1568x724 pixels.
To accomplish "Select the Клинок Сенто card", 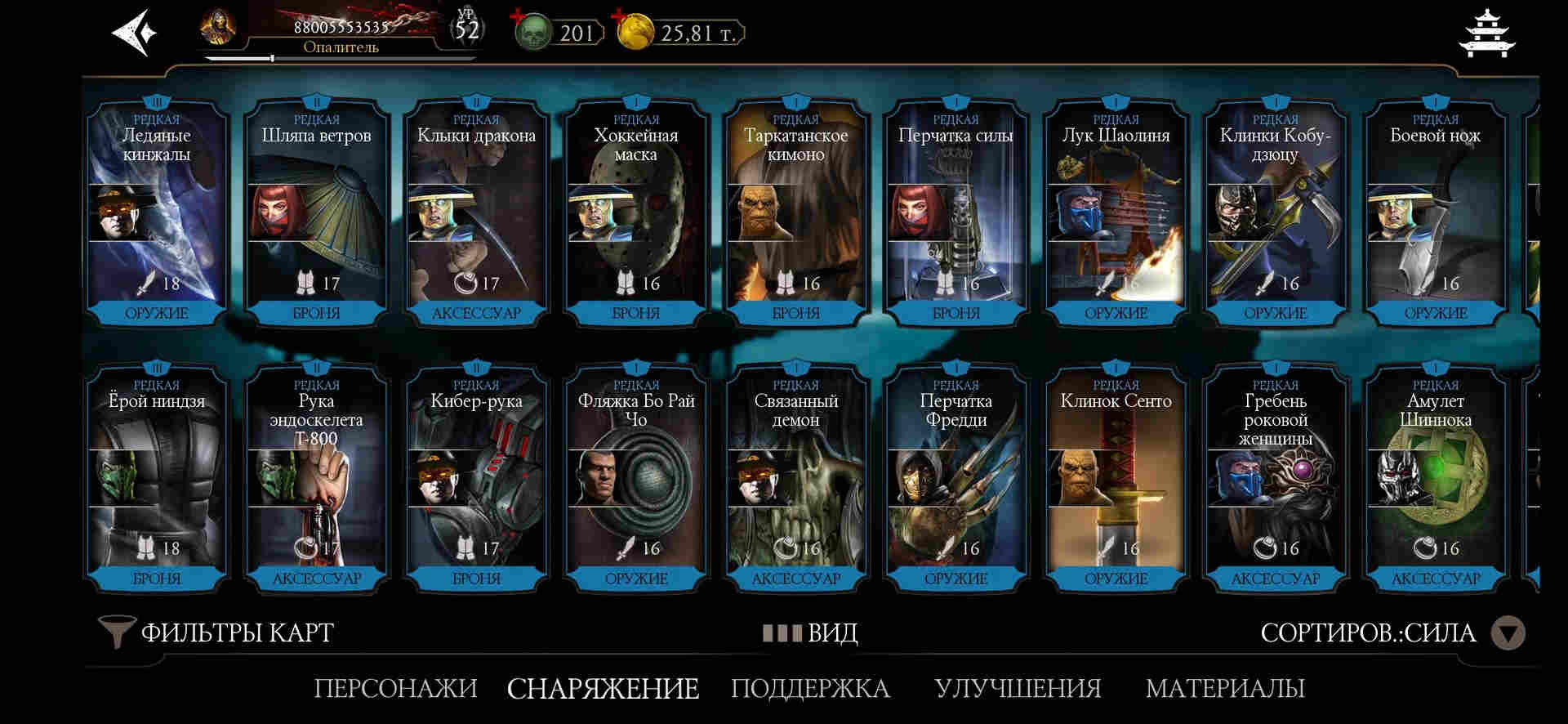I will click(1116, 480).
